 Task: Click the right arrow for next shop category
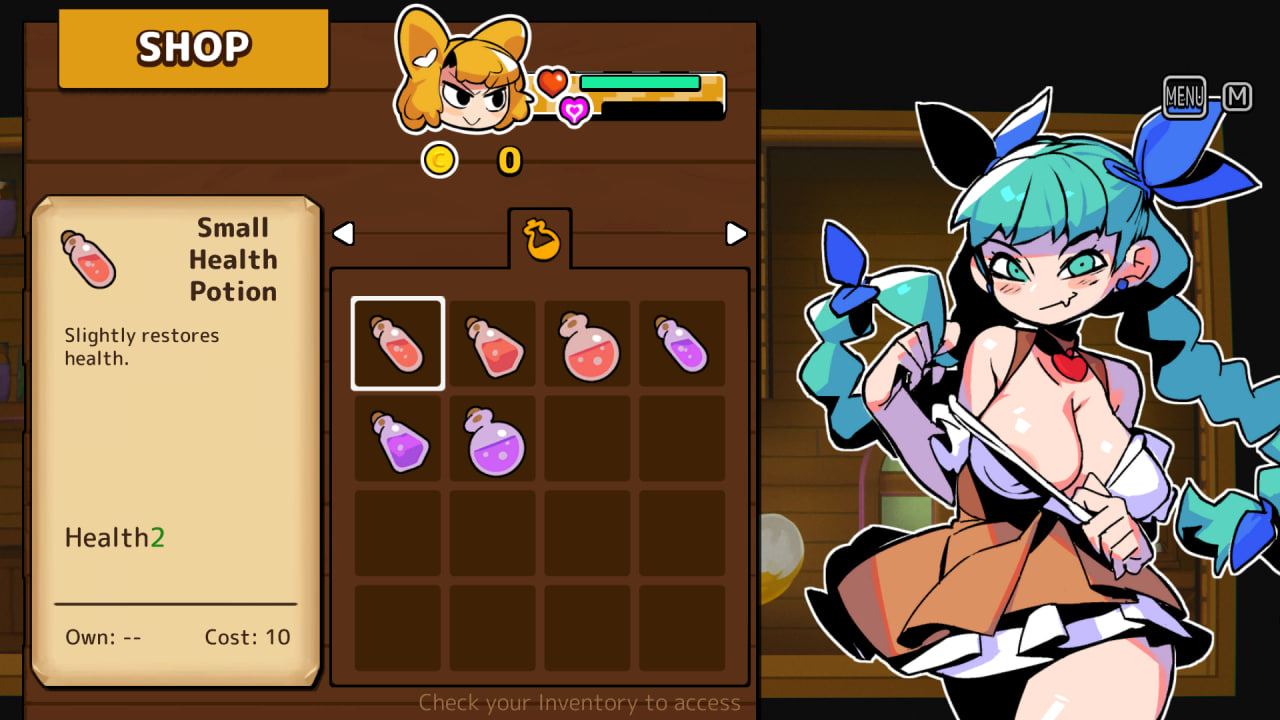pyautogui.click(x=737, y=232)
